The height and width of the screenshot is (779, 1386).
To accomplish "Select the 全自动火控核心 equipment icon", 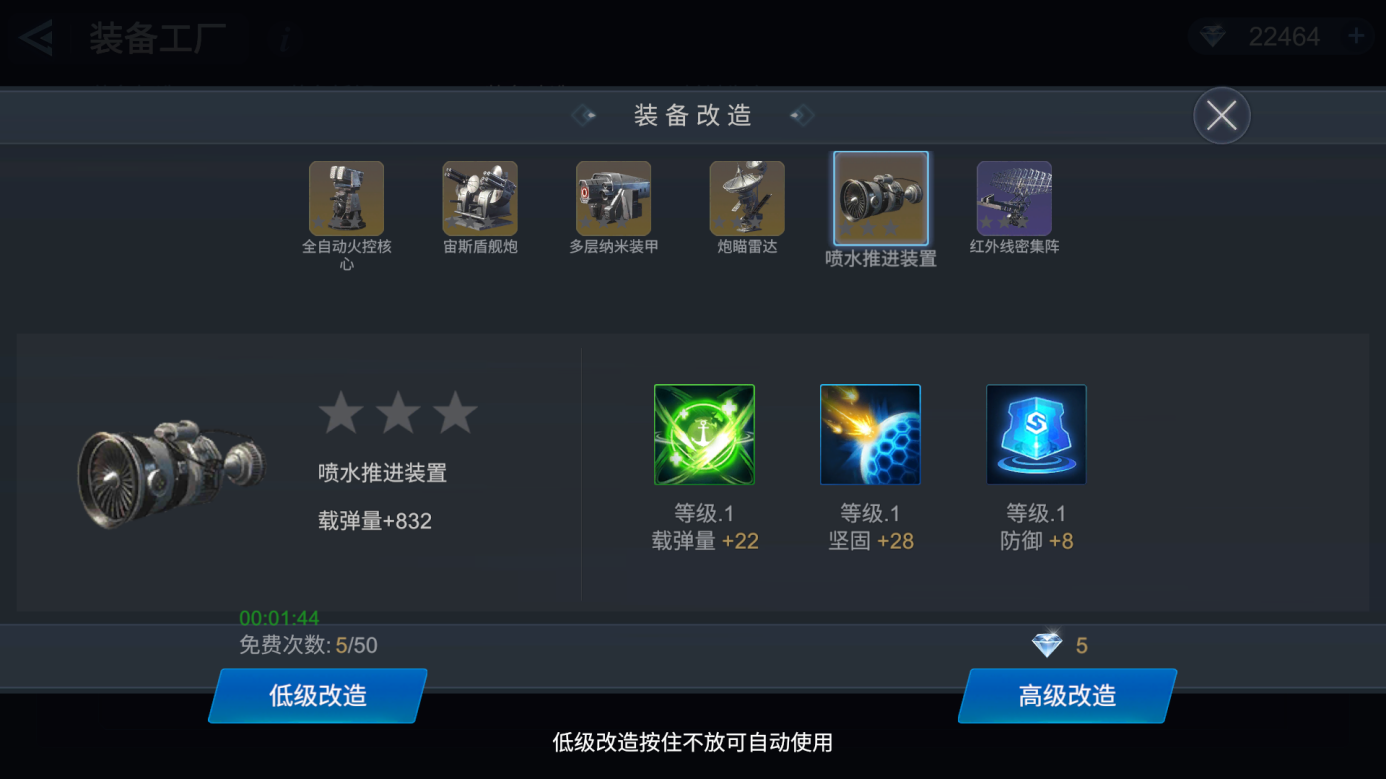I will [x=346, y=197].
